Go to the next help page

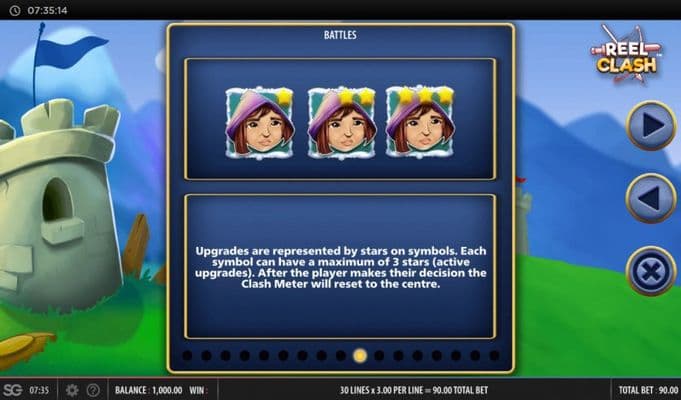(650, 125)
